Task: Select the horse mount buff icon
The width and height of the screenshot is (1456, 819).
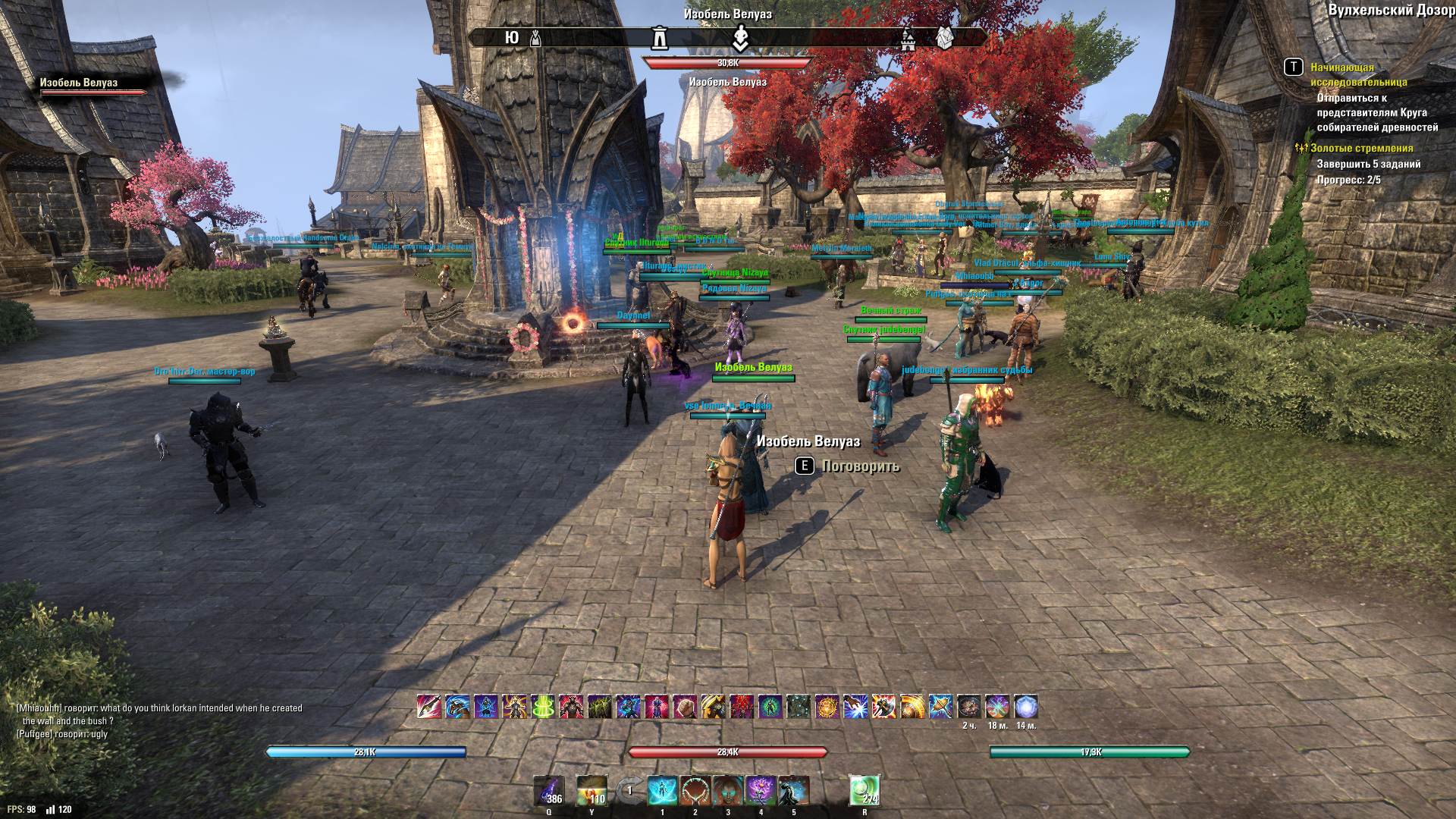Action: tap(457, 707)
